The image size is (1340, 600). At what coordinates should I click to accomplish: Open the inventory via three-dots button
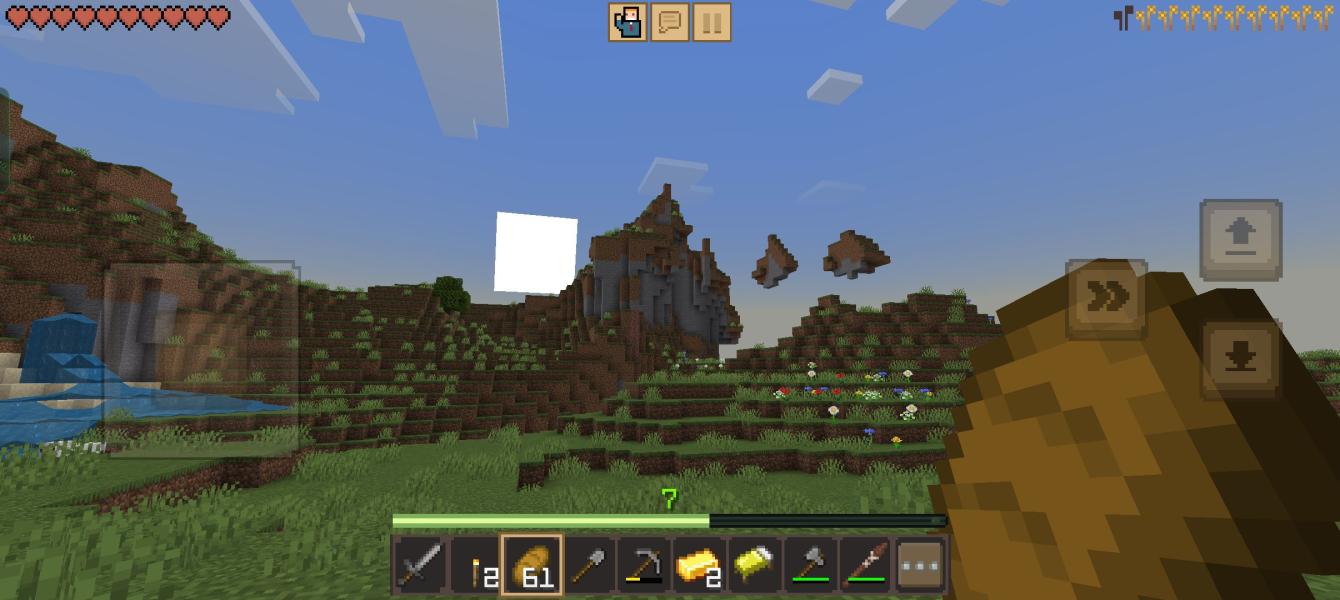921,565
